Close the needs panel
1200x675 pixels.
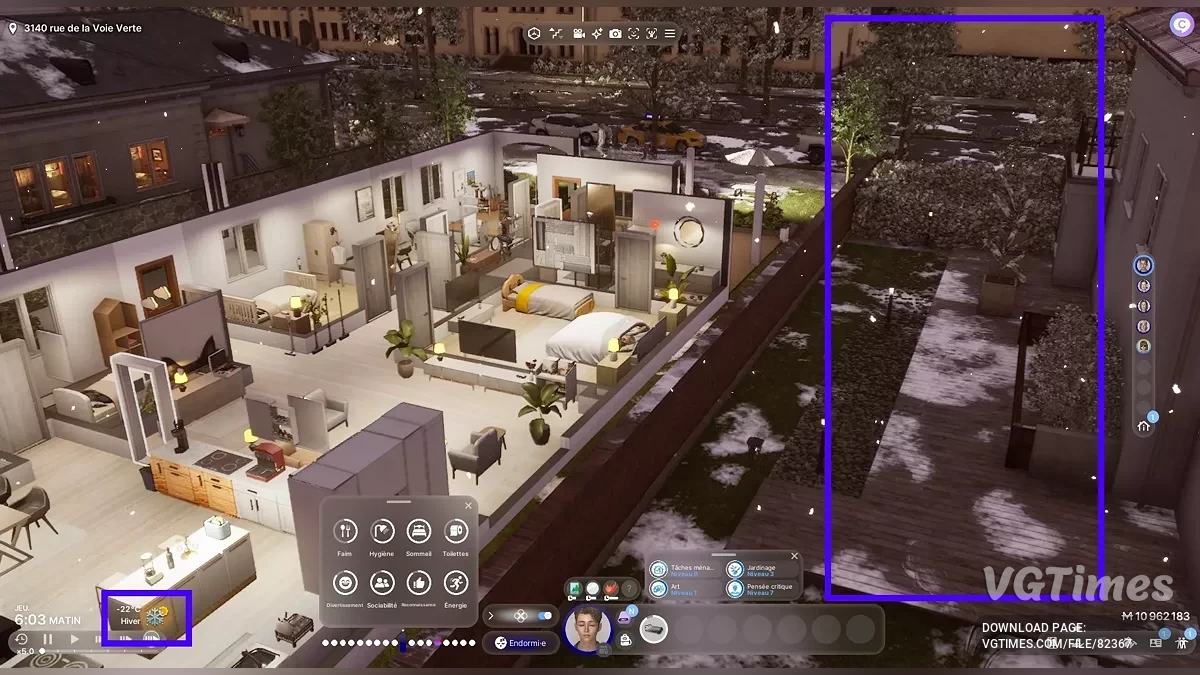point(468,506)
